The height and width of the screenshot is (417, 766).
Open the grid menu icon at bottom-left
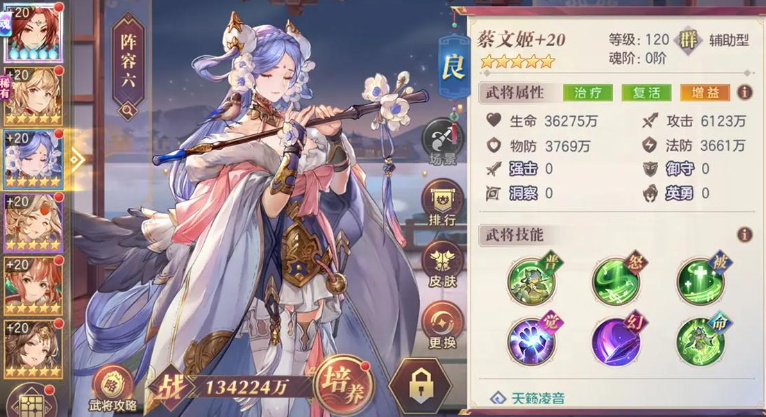(x=30, y=401)
